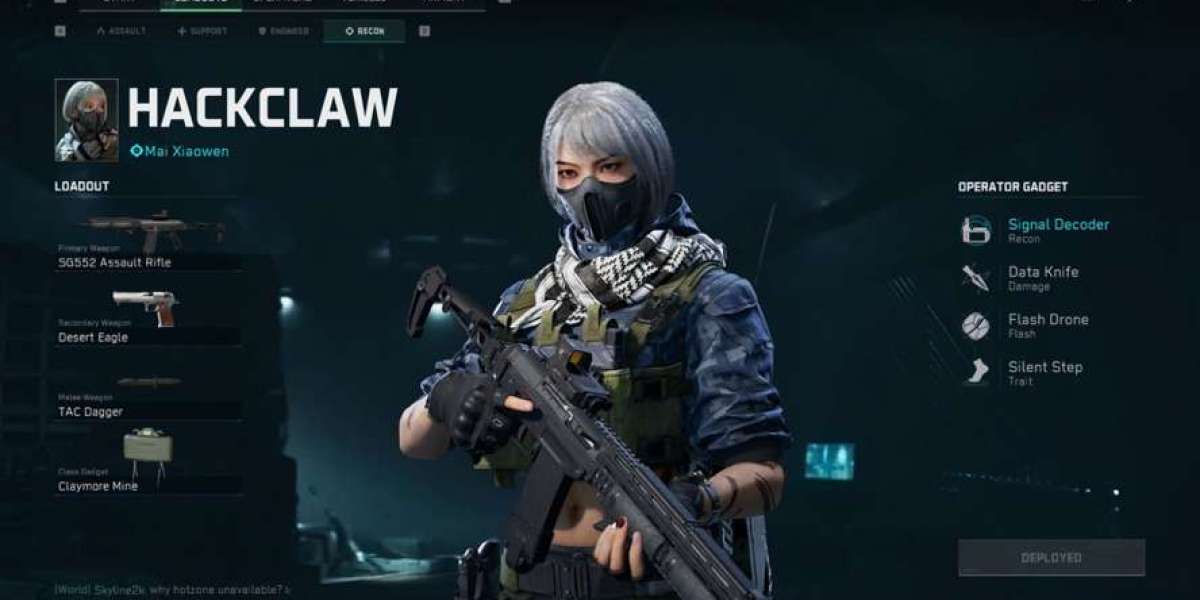
Task: Select the Claymore Mine class gadget slot
Action: [148, 463]
